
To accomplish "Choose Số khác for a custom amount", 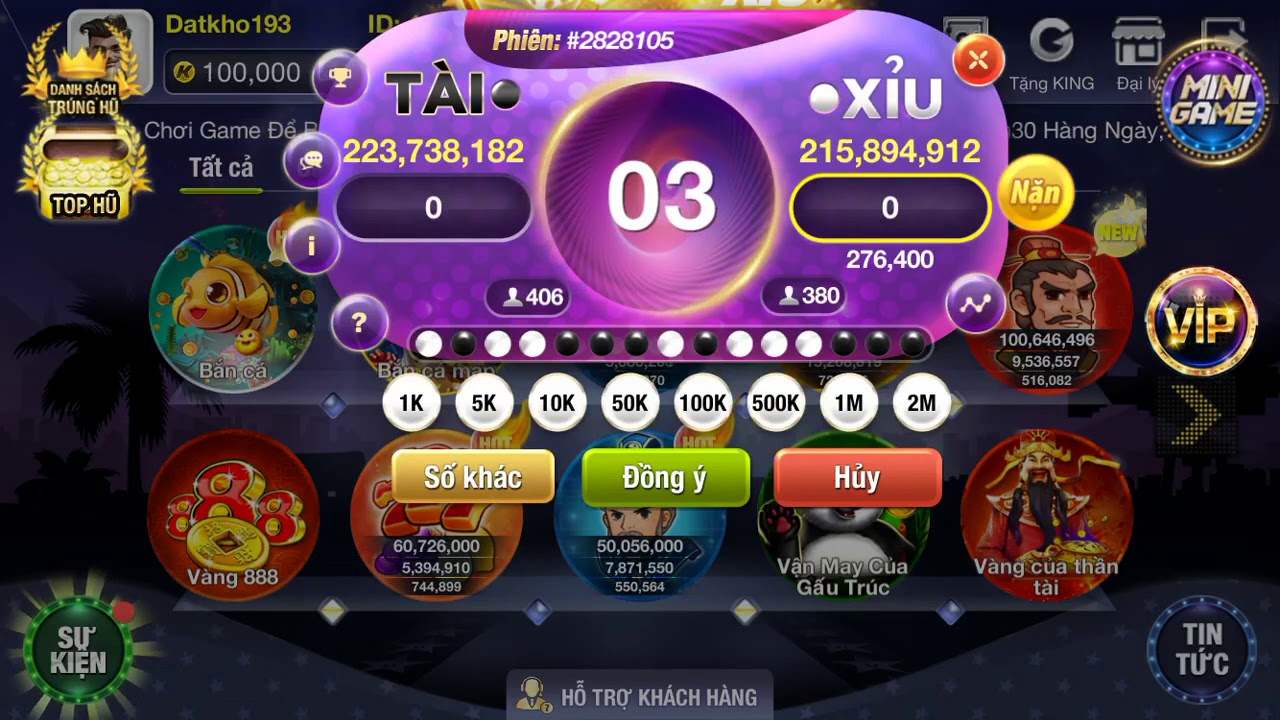I will point(473,477).
